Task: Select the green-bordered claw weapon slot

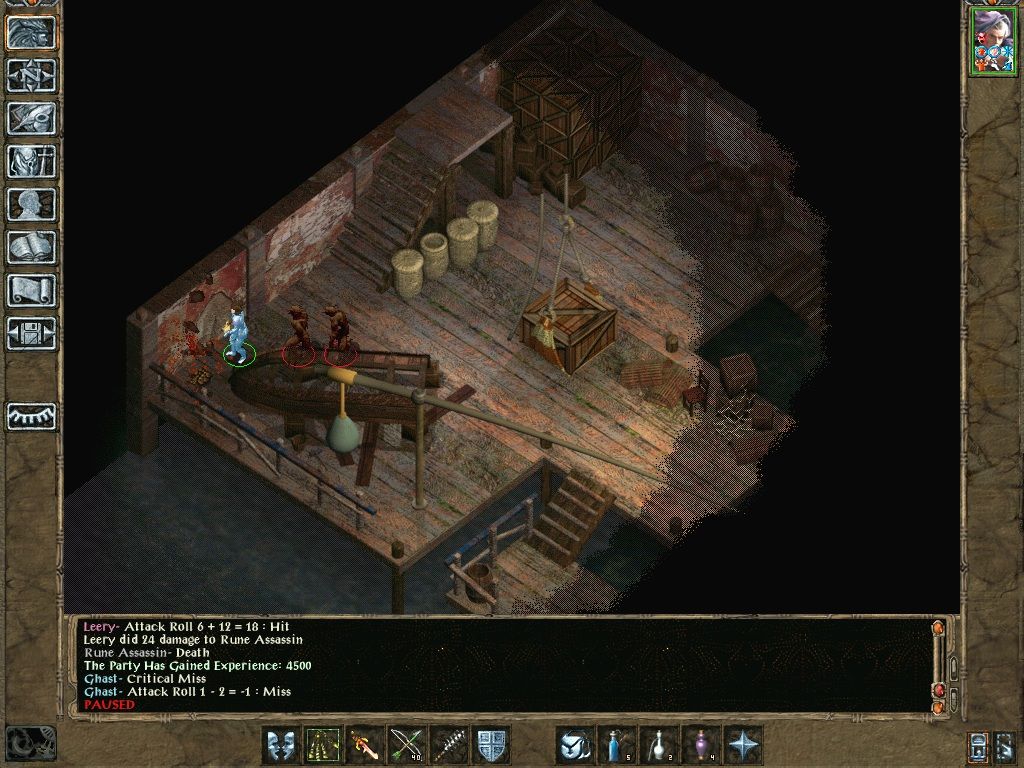Action: coord(323,745)
